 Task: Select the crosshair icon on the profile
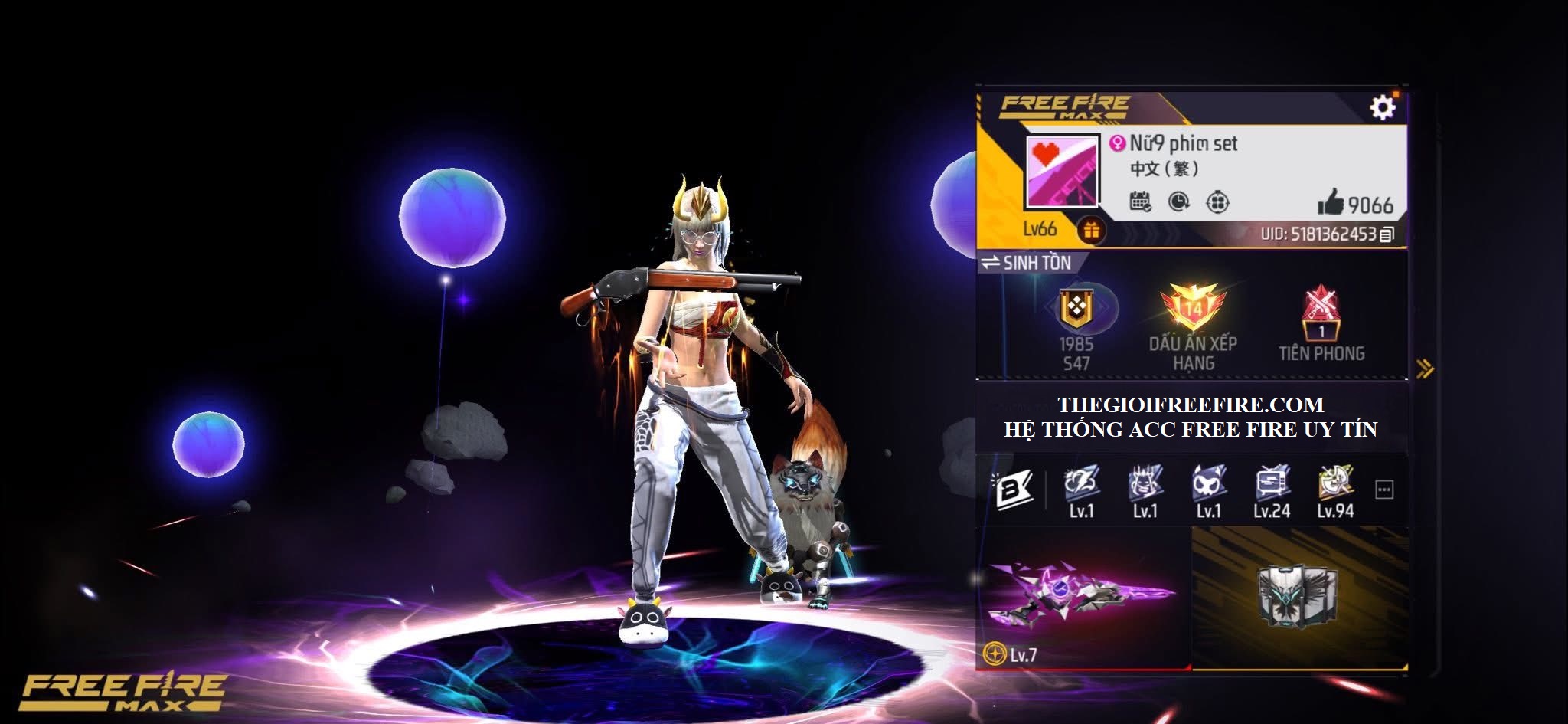pos(1217,201)
